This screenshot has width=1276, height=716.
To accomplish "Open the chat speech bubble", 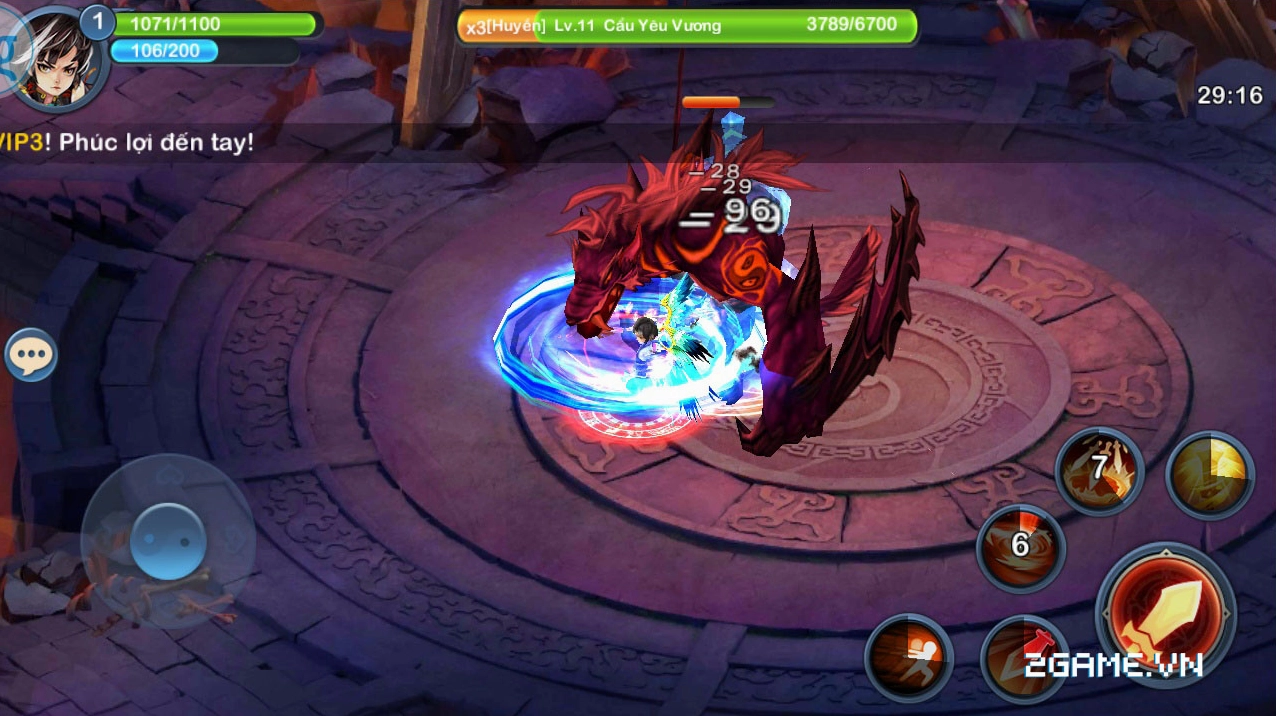I will click(31, 355).
